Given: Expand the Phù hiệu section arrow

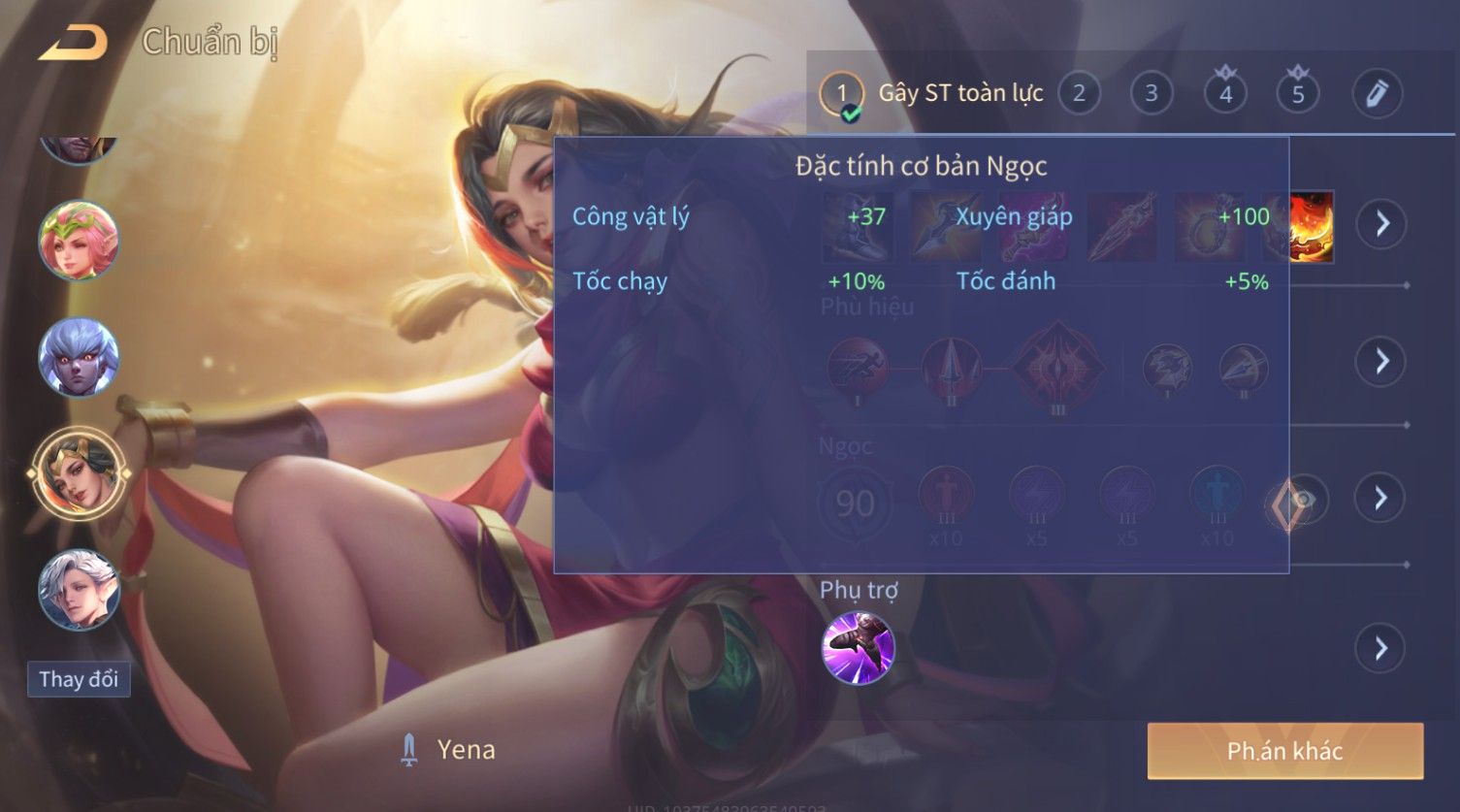Looking at the screenshot, I should 1380,362.
